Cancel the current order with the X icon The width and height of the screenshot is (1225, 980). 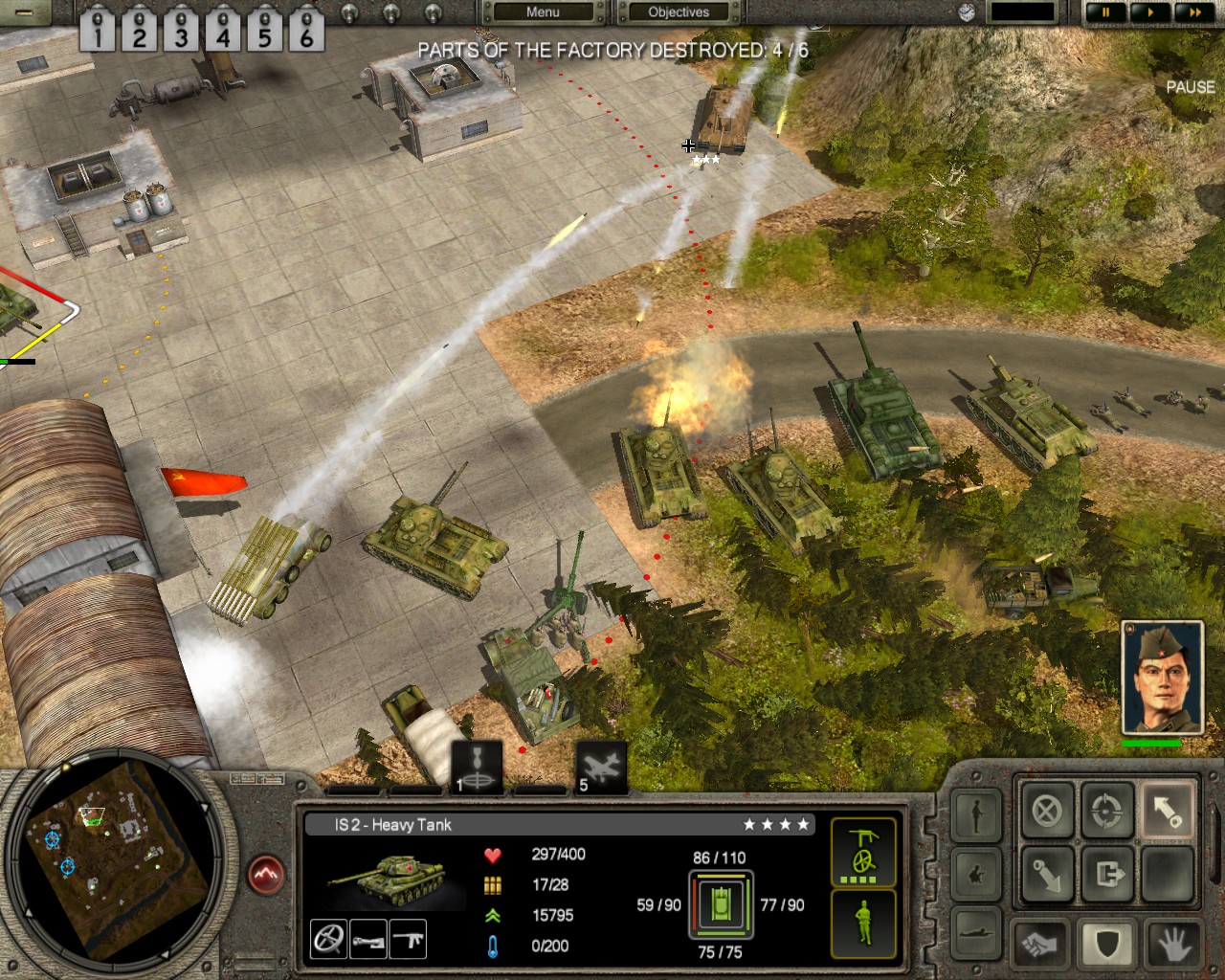1047,811
